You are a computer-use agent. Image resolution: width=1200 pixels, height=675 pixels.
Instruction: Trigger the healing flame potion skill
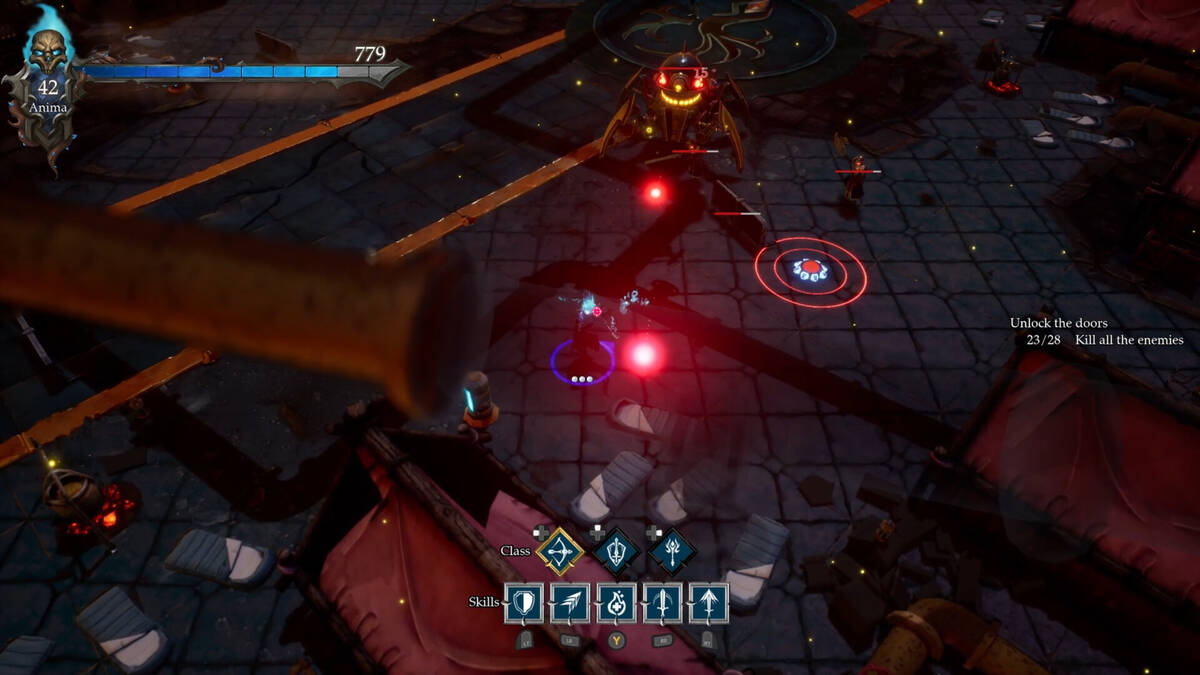point(616,603)
